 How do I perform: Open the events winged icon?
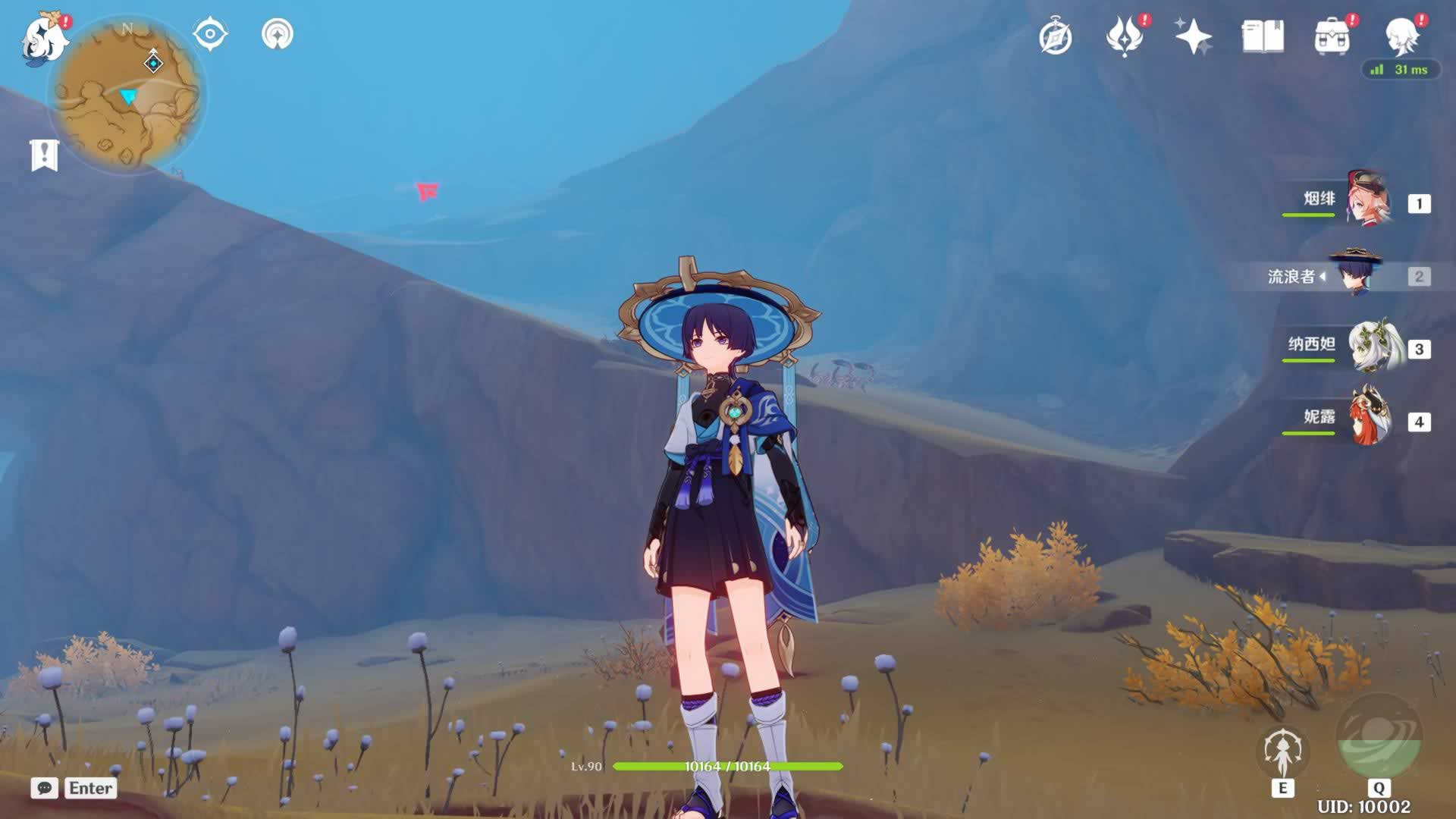(1125, 36)
